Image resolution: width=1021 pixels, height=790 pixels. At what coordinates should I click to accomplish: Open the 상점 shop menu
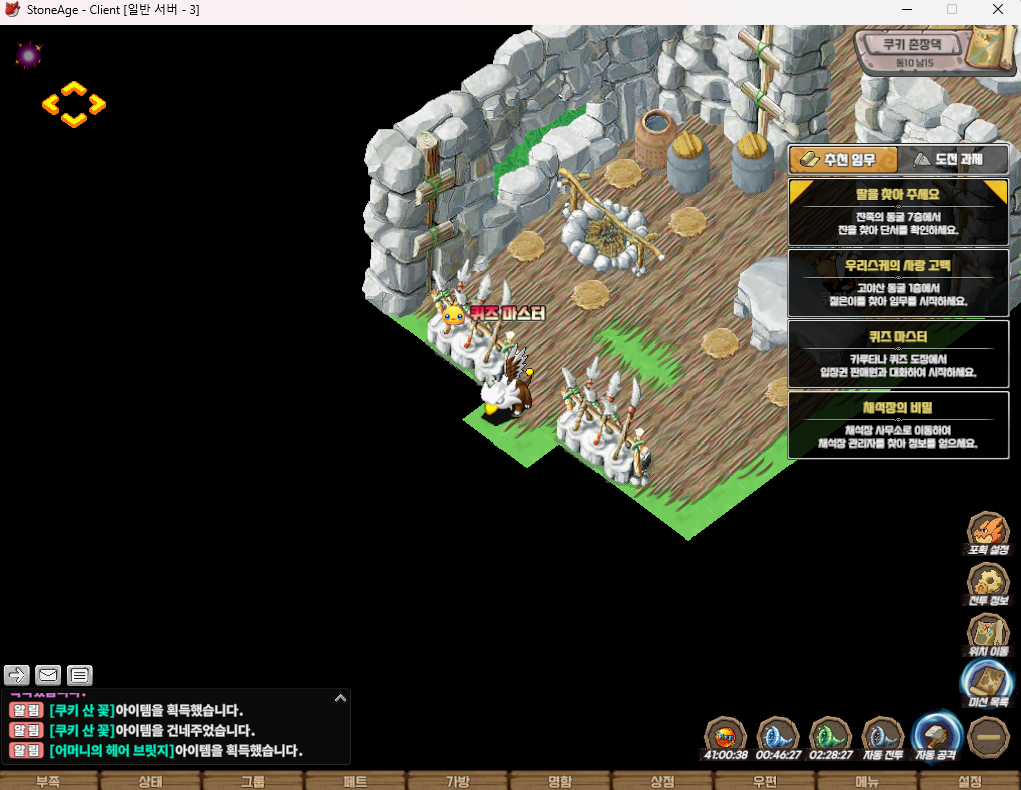coord(662,781)
